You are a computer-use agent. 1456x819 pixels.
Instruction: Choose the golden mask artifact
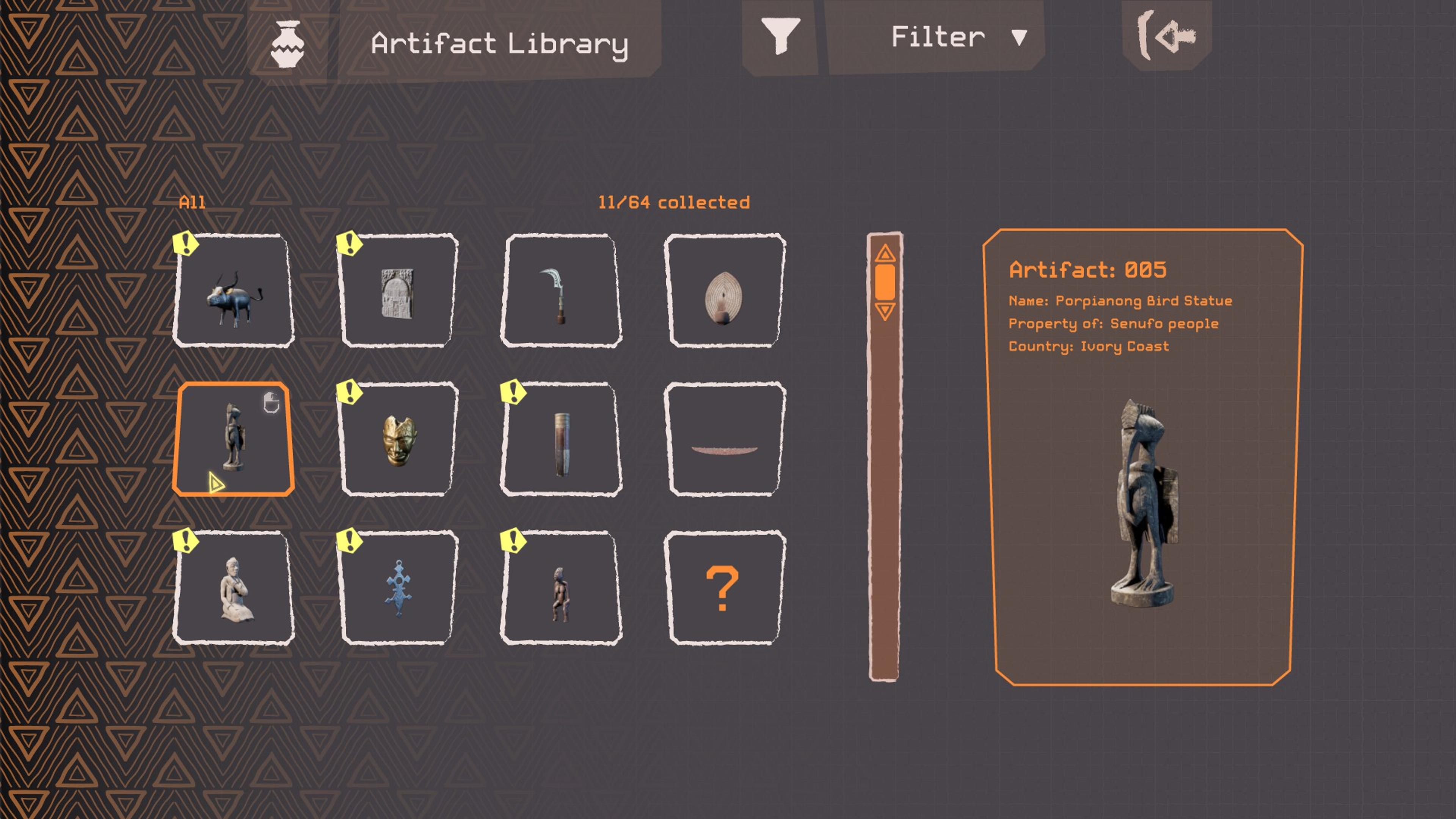point(398,439)
